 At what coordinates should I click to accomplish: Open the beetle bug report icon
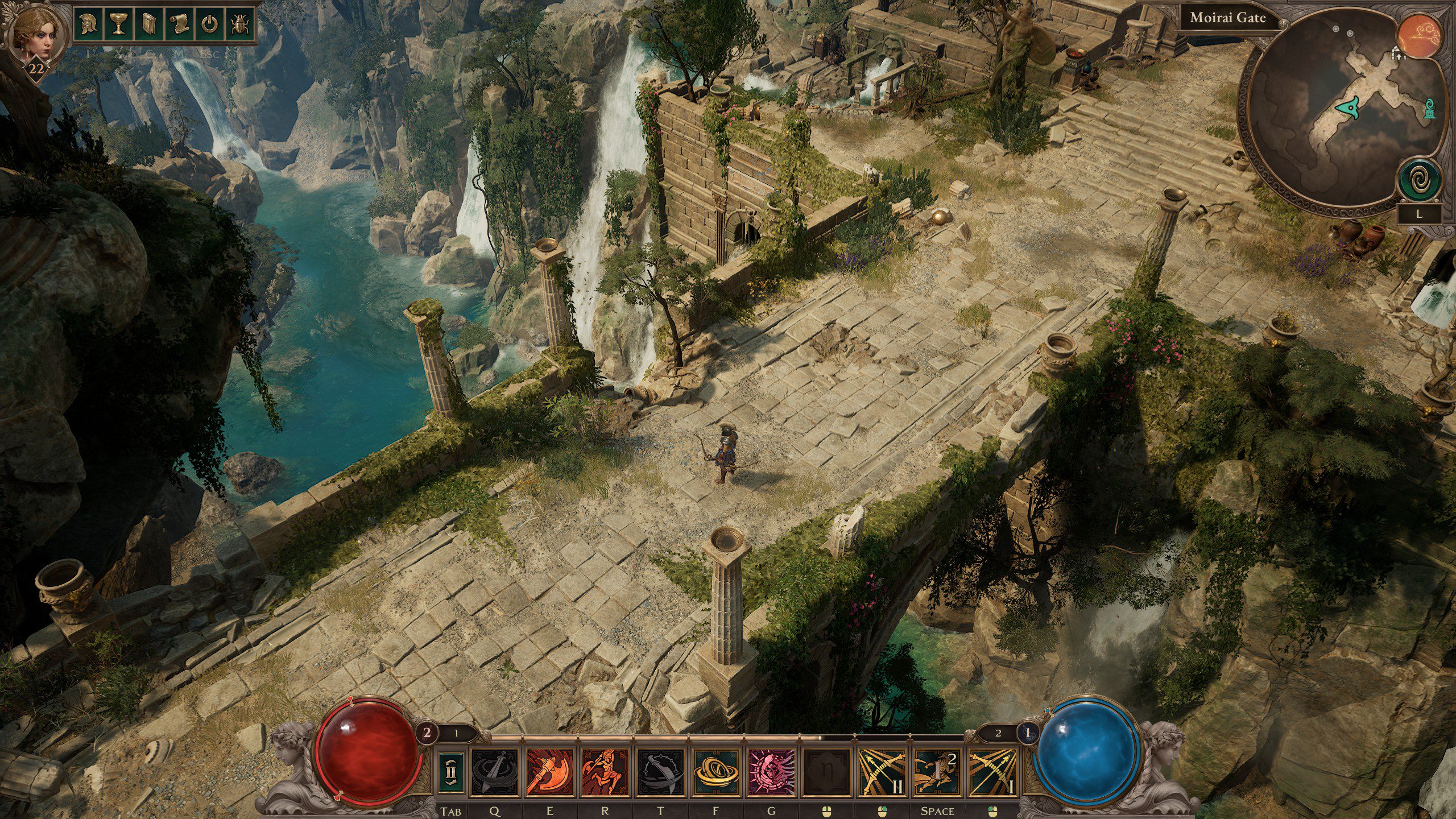pyautogui.click(x=238, y=23)
